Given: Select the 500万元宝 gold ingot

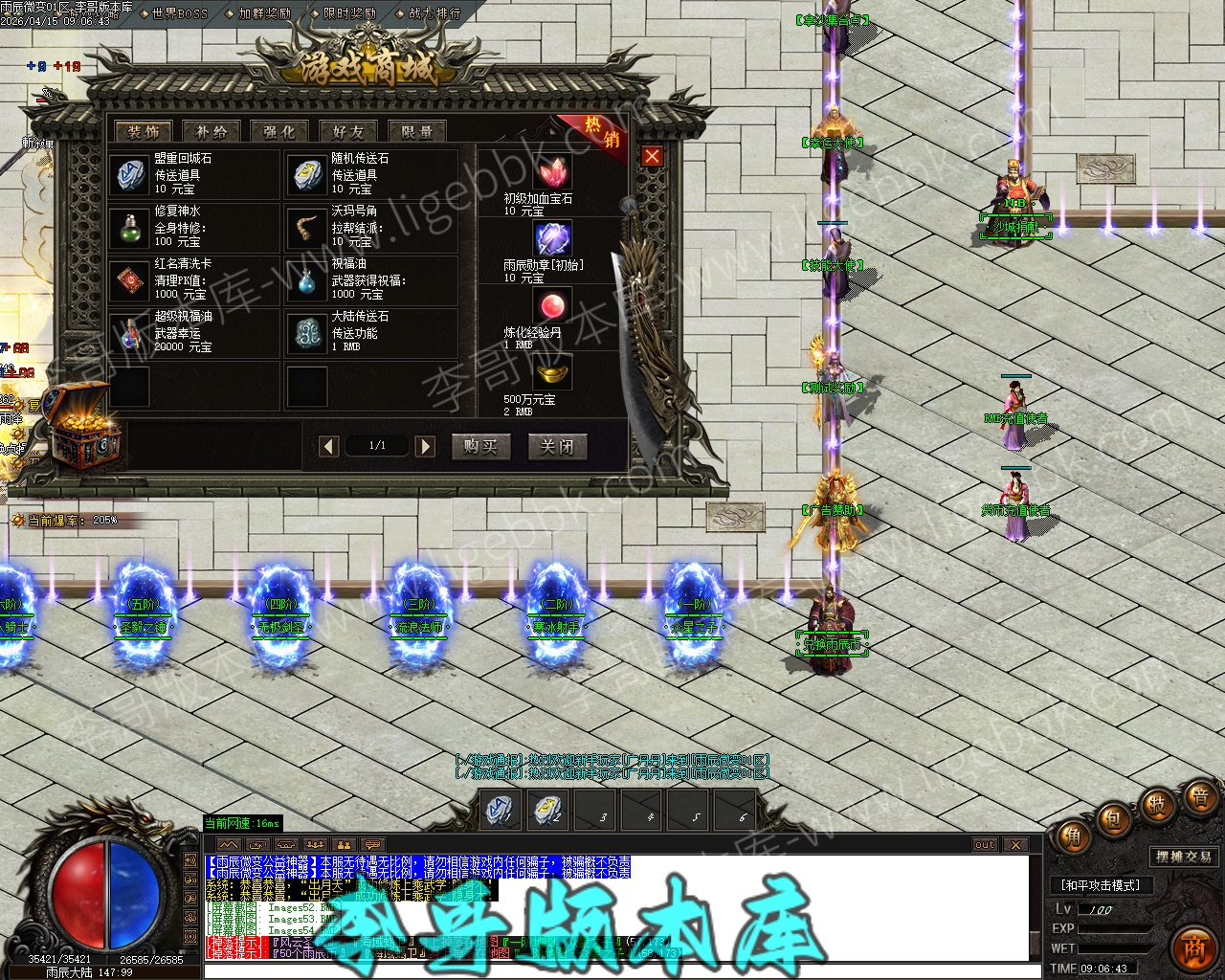Looking at the screenshot, I should click(551, 373).
